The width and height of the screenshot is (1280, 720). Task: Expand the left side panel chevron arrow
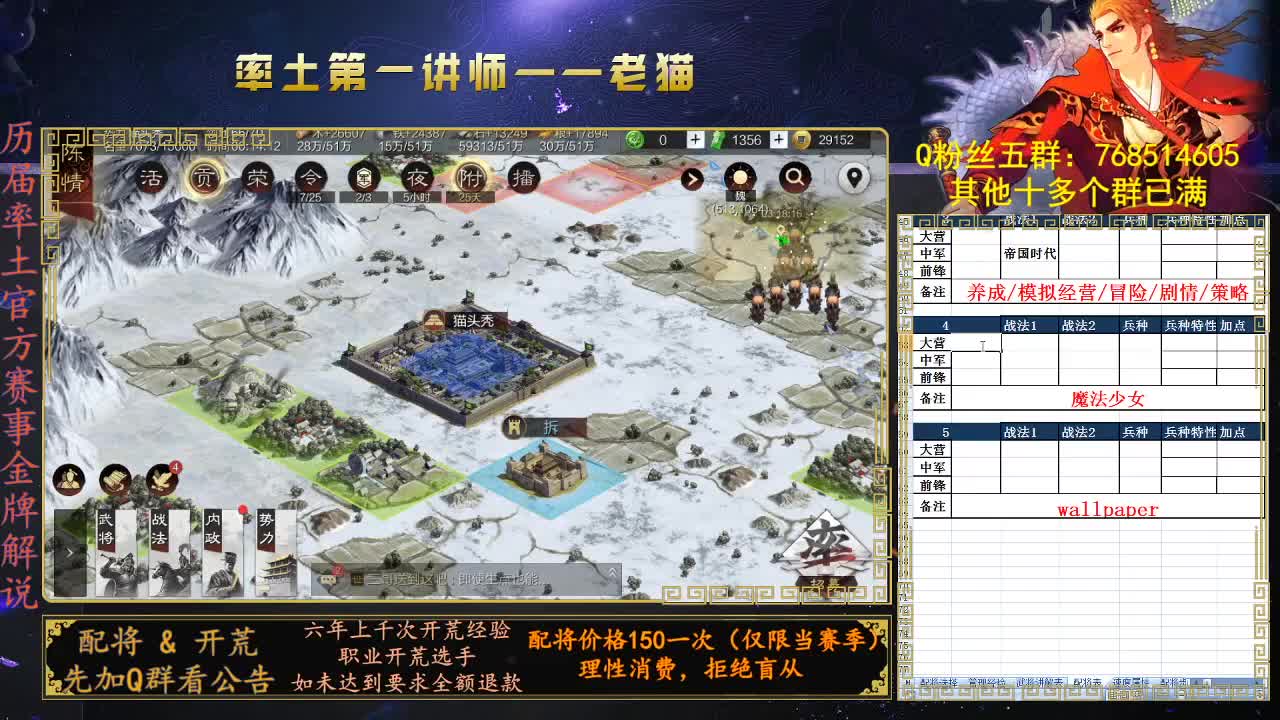click(69, 553)
